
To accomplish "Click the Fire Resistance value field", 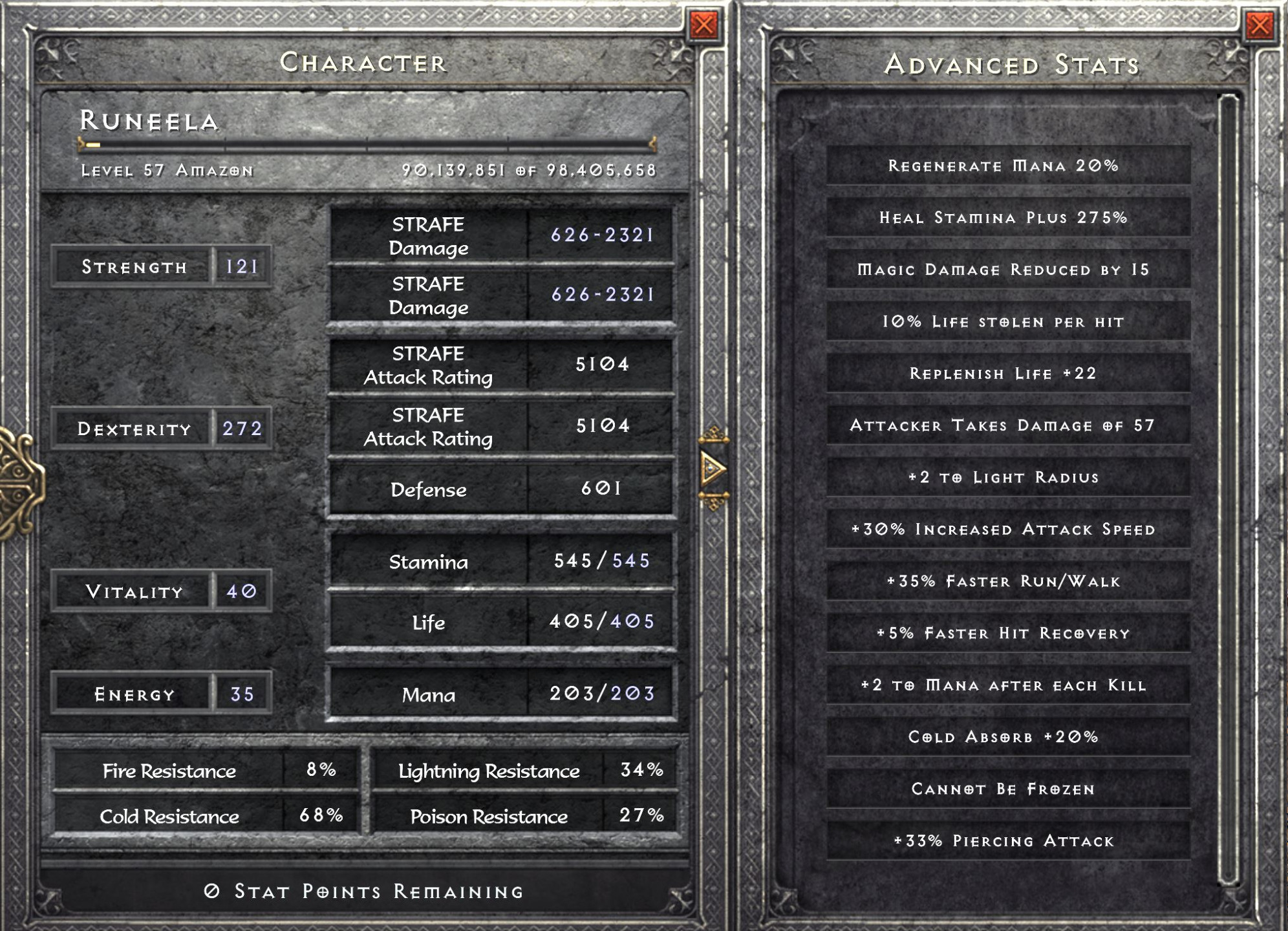I will pyautogui.click(x=321, y=770).
